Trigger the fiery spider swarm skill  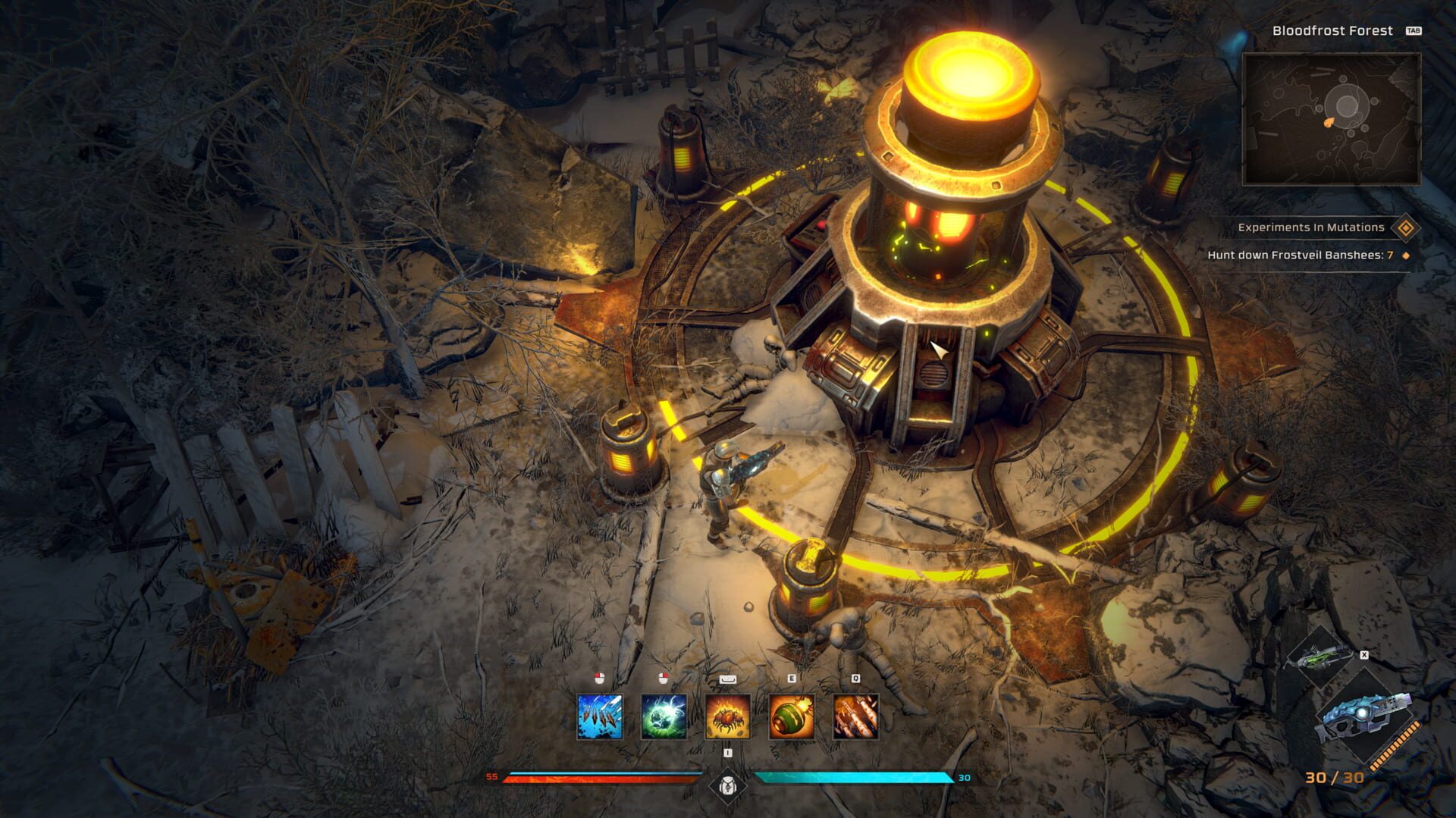[x=728, y=716]
